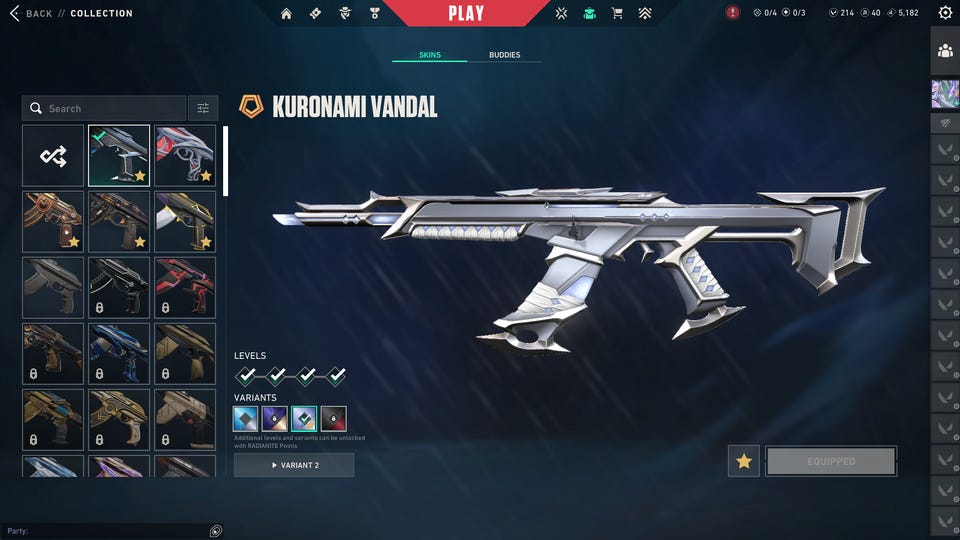Switch to the Buddies tab
This screenshot has width=960, height=540.
(504, 55)
